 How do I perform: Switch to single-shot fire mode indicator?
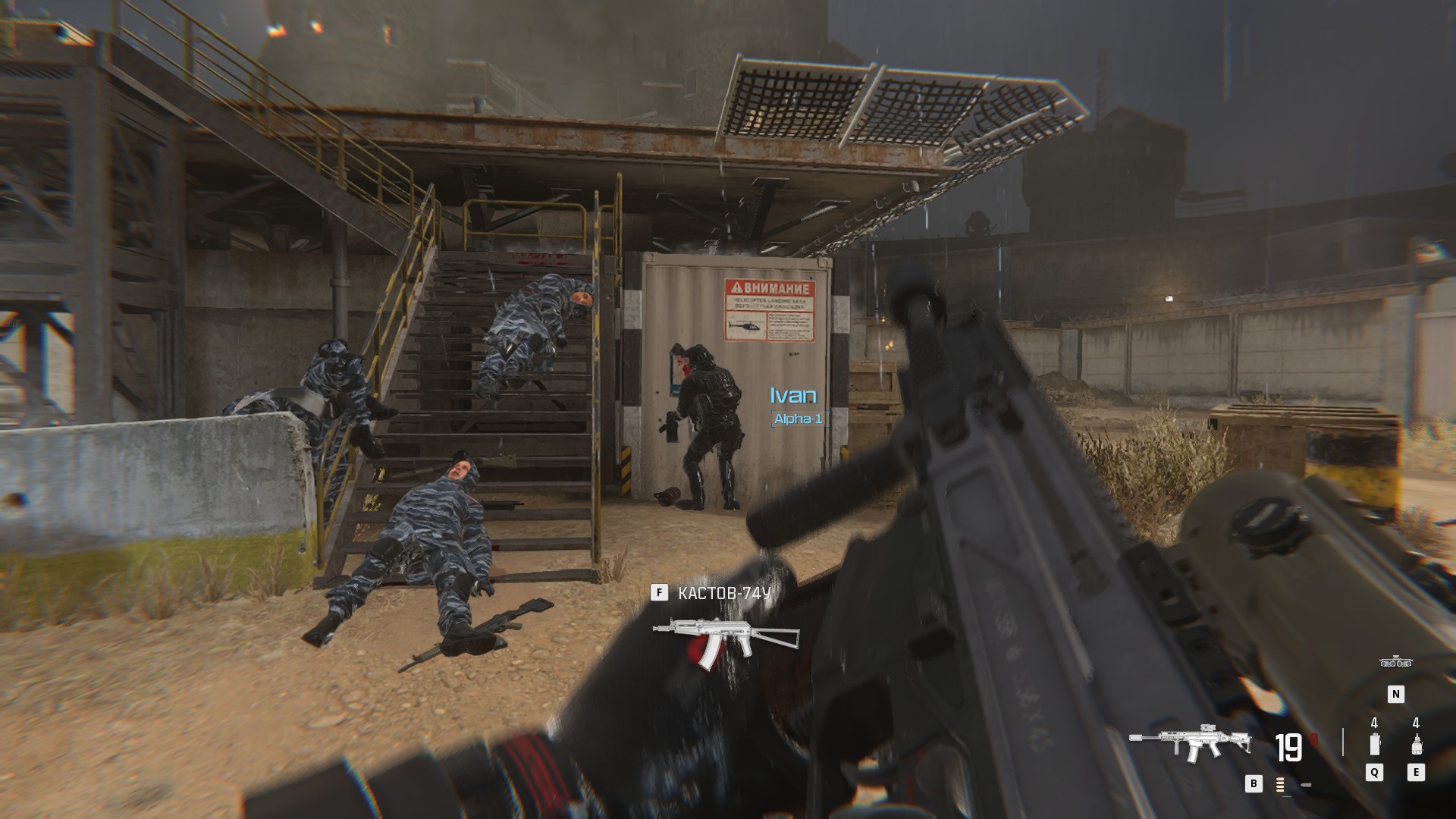click(x=1306, y=785)
